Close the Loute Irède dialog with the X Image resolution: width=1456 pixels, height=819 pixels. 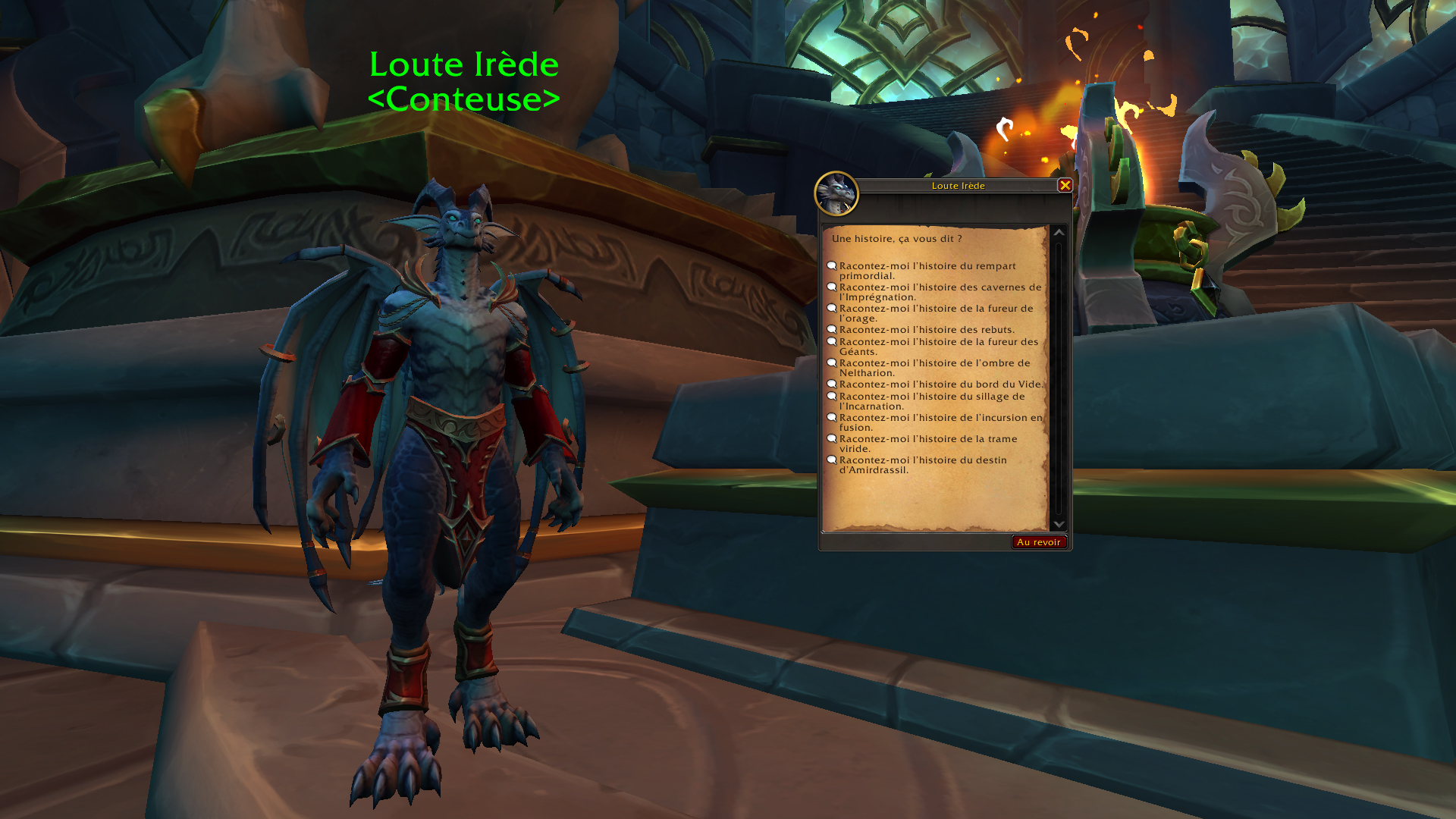click(1065, 186)
